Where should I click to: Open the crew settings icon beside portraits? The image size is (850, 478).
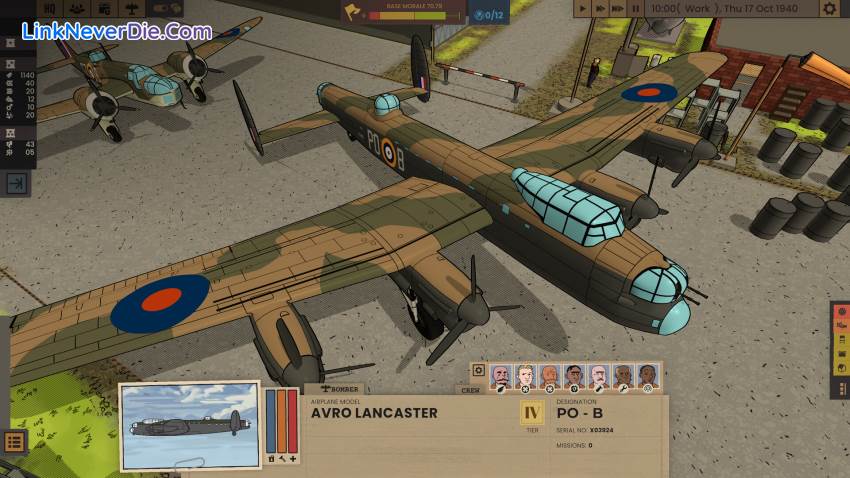pyautogui.click(x=479, y=370)
